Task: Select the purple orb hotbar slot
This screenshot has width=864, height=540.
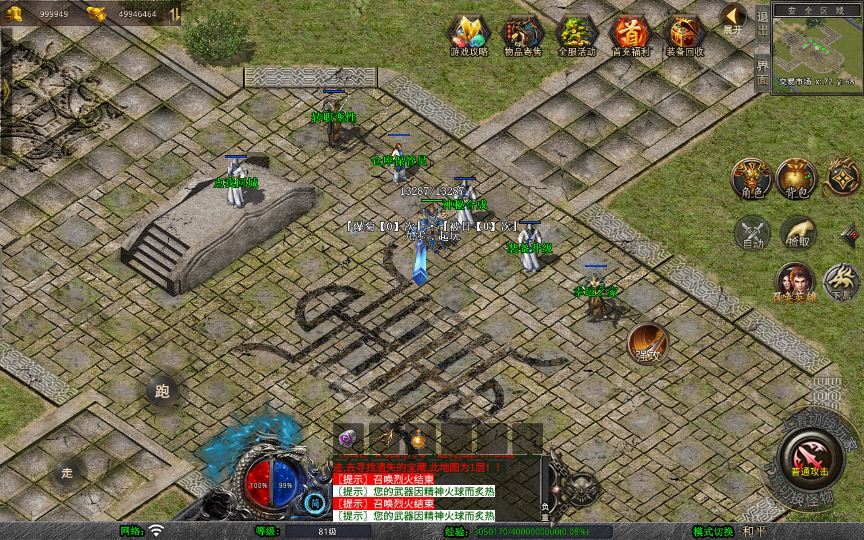Action: coord(347,438)
